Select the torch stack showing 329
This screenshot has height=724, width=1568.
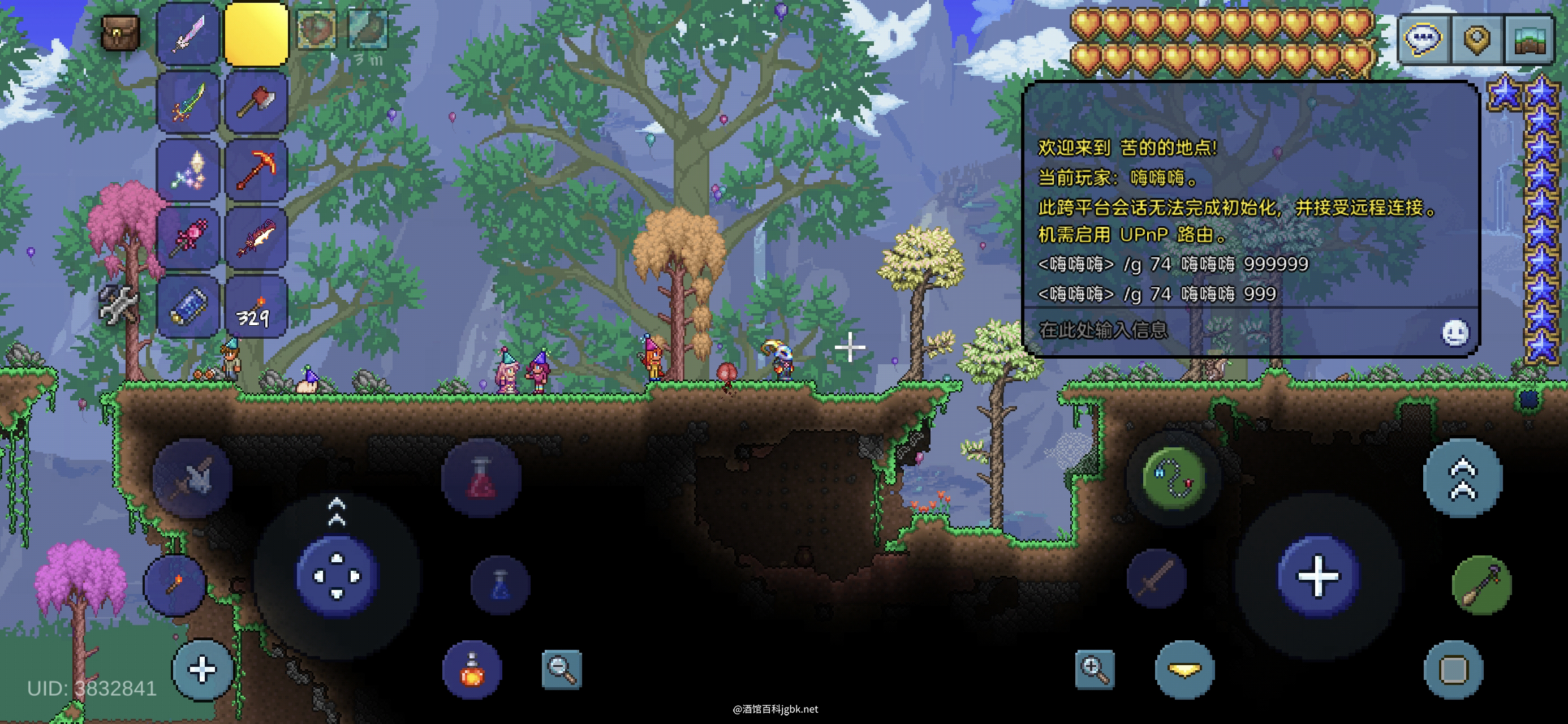point(256,307)
